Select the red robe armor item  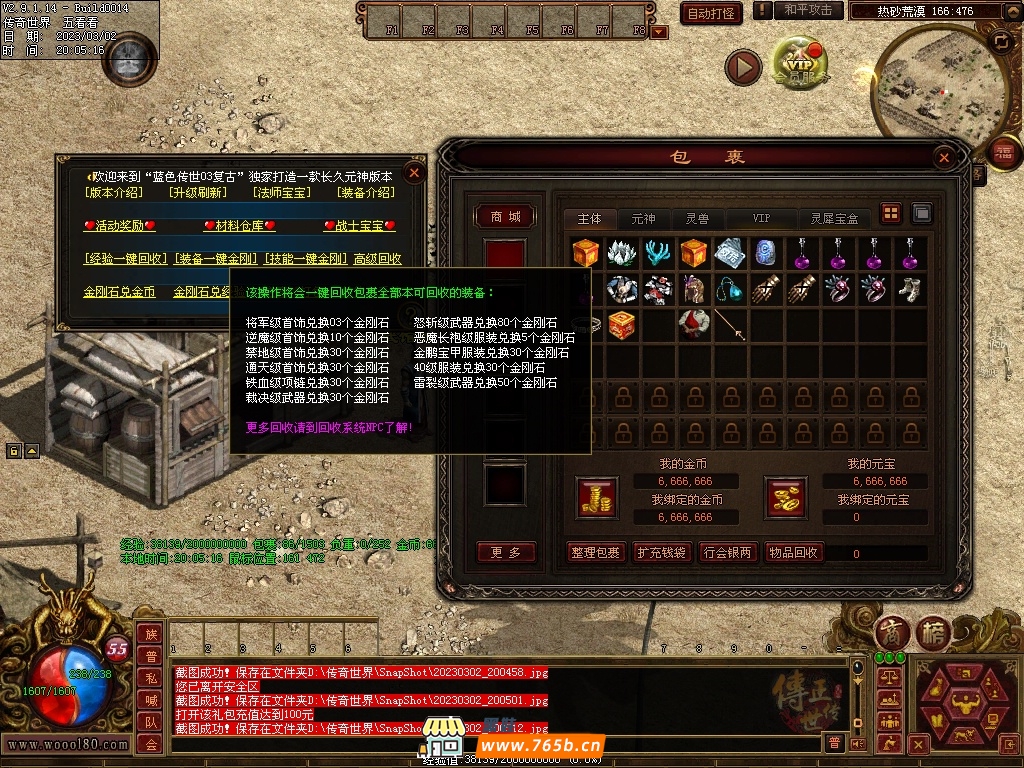[x=692, y=324]
